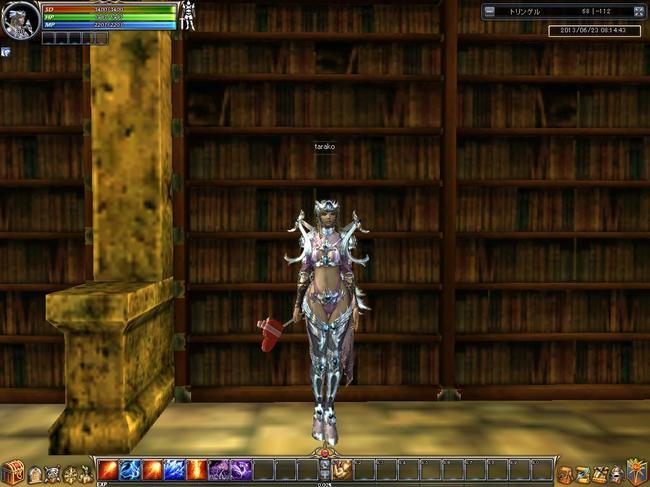Viewport: 650px width, 487px height.
Task: Select the fist icon in the right hotbar
Action: click(342, 469)
